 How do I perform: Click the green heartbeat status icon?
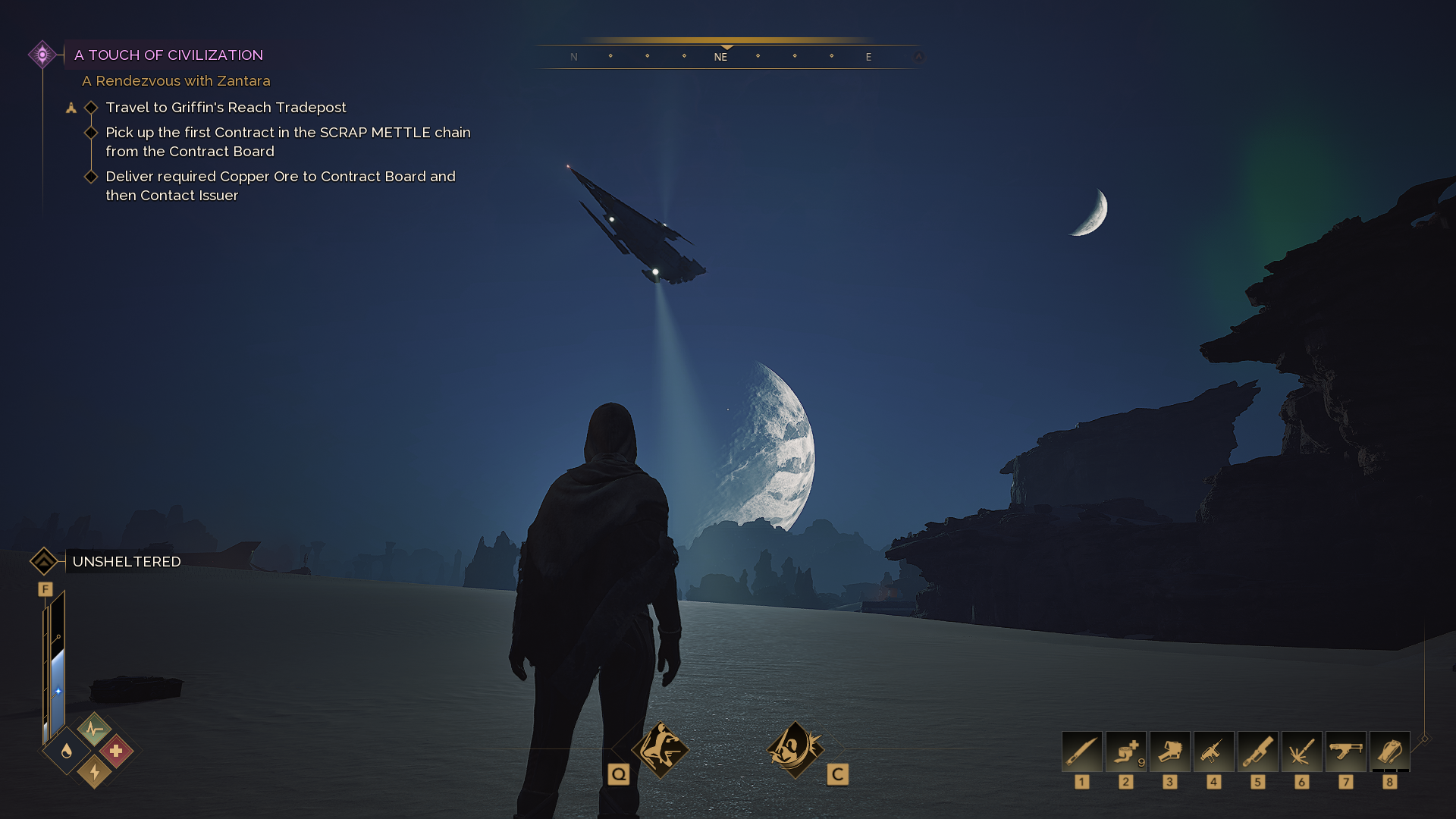point(94,730)
